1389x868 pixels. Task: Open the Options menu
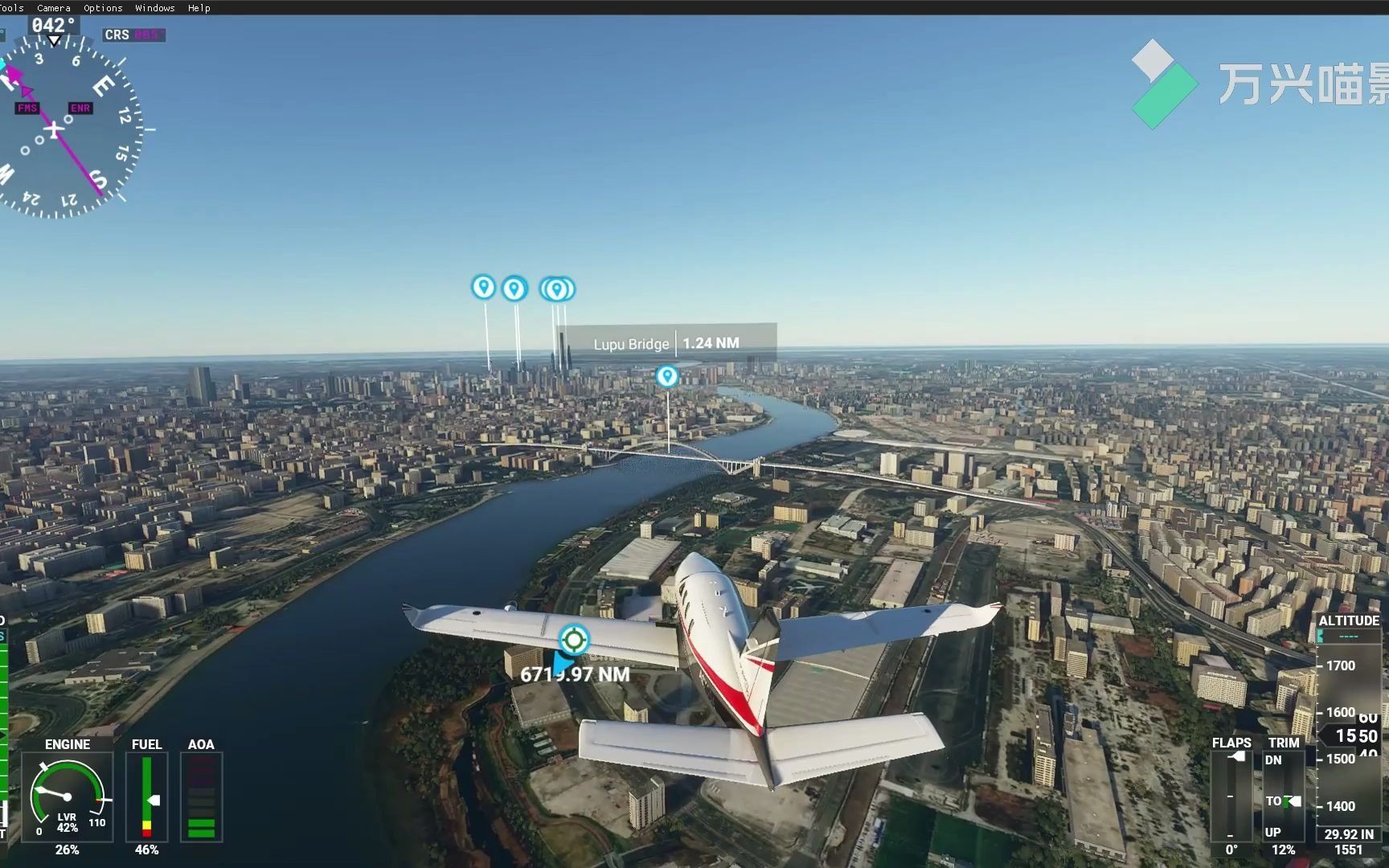point(103,8)
